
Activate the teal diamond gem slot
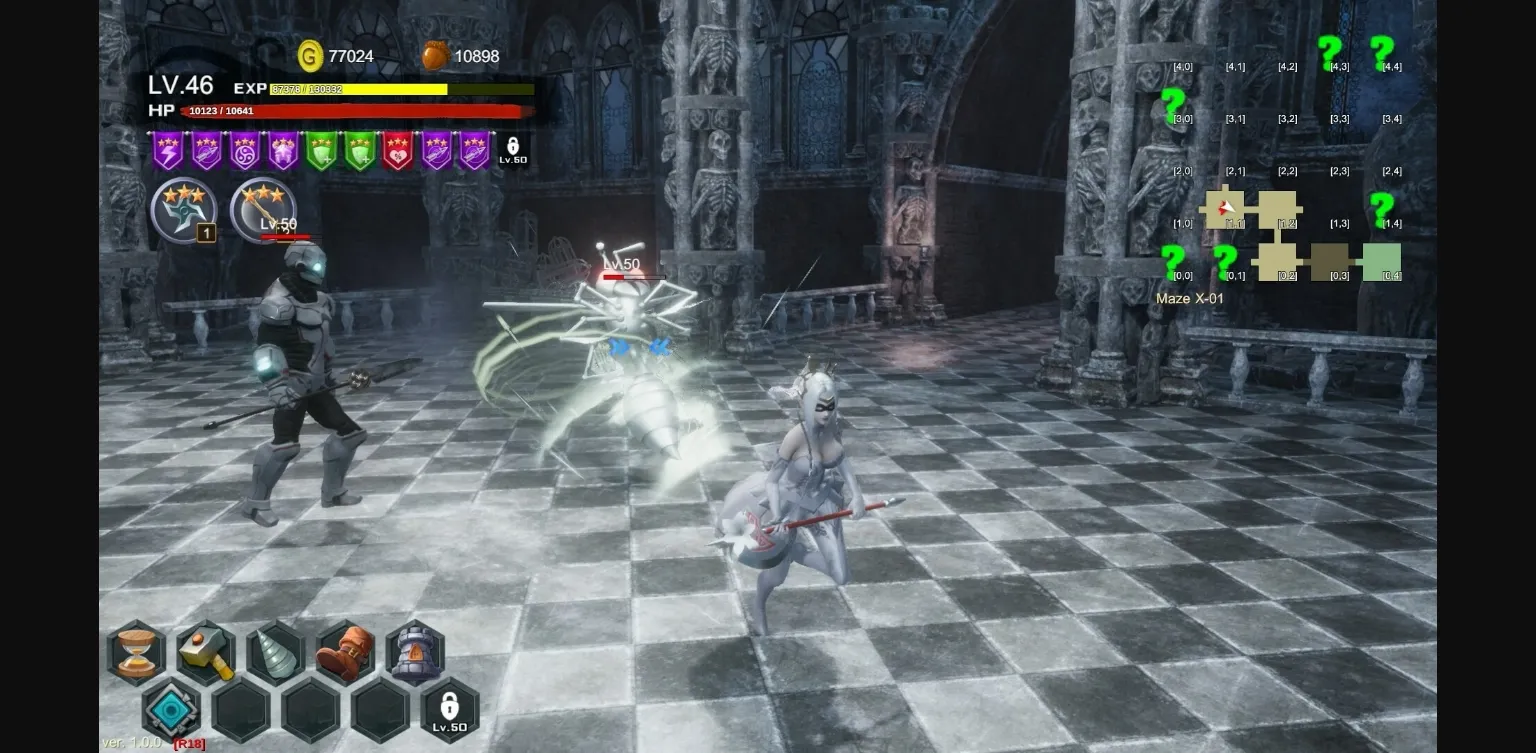coord(171,710)
